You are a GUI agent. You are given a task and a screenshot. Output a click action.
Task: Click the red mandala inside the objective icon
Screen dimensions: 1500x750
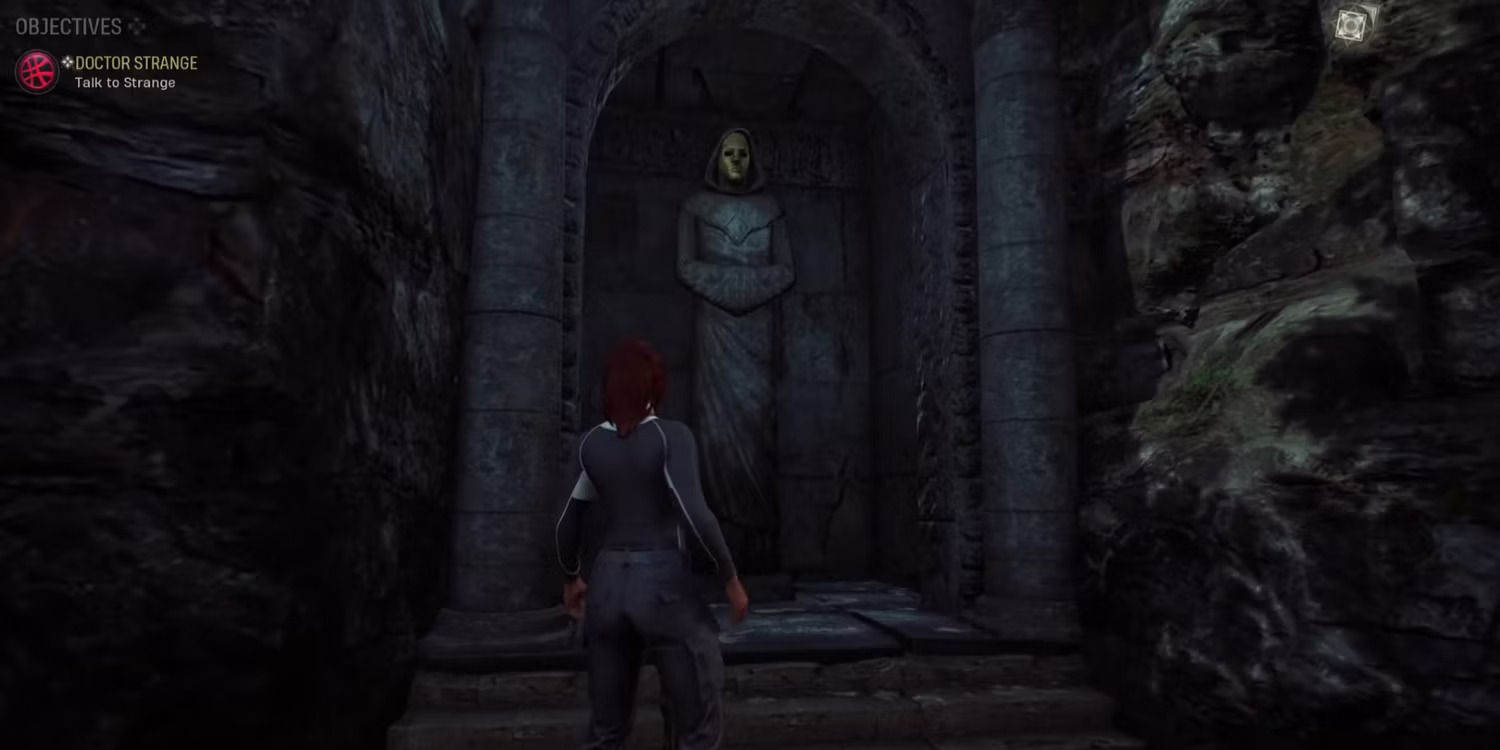[37, 72]
